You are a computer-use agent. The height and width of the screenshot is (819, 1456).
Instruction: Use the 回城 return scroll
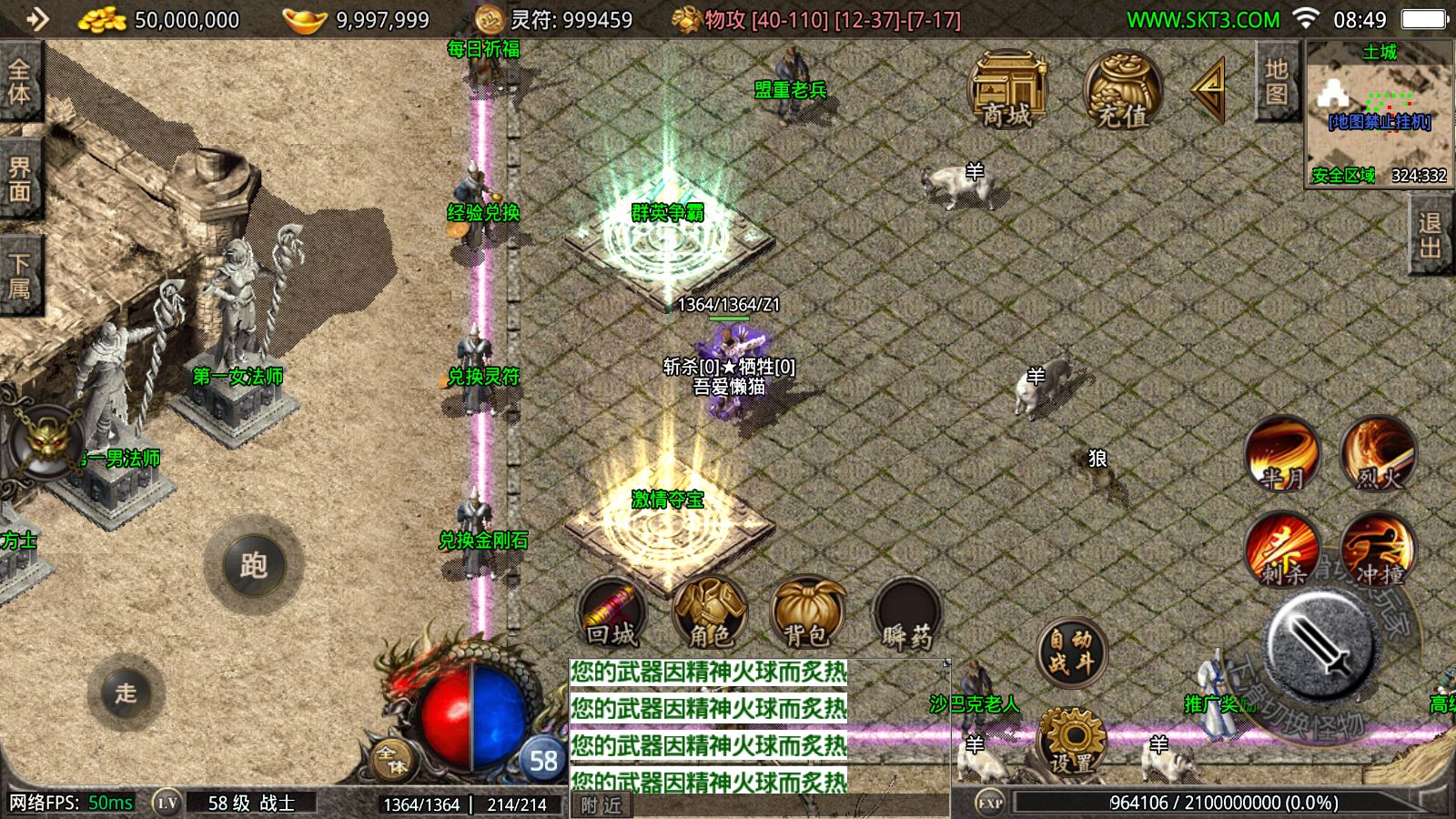[x=612, y=612]
